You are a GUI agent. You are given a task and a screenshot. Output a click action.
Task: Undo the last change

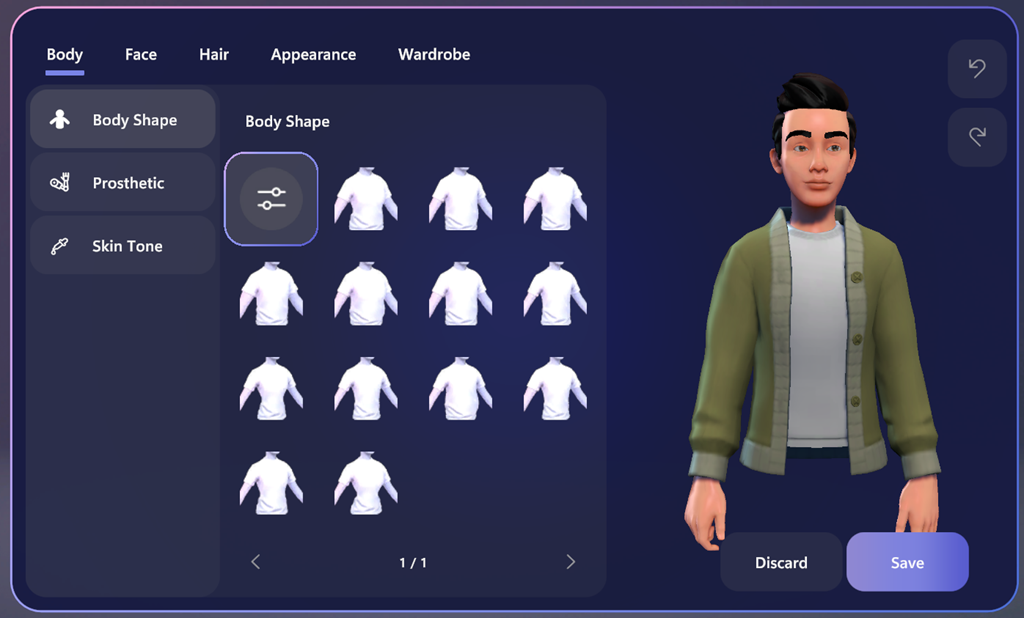(977, 69)
